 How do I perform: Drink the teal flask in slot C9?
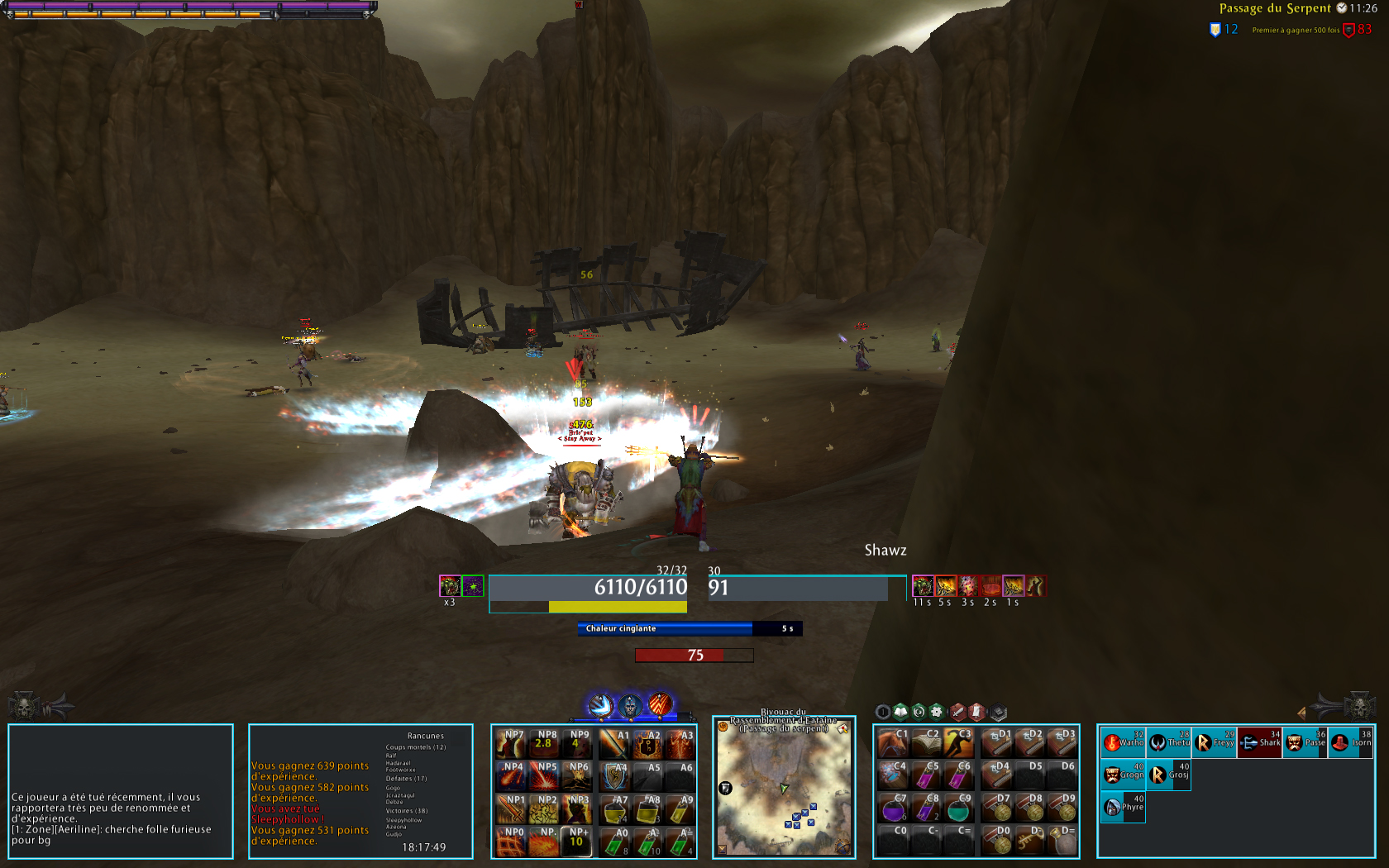[957, 808]
